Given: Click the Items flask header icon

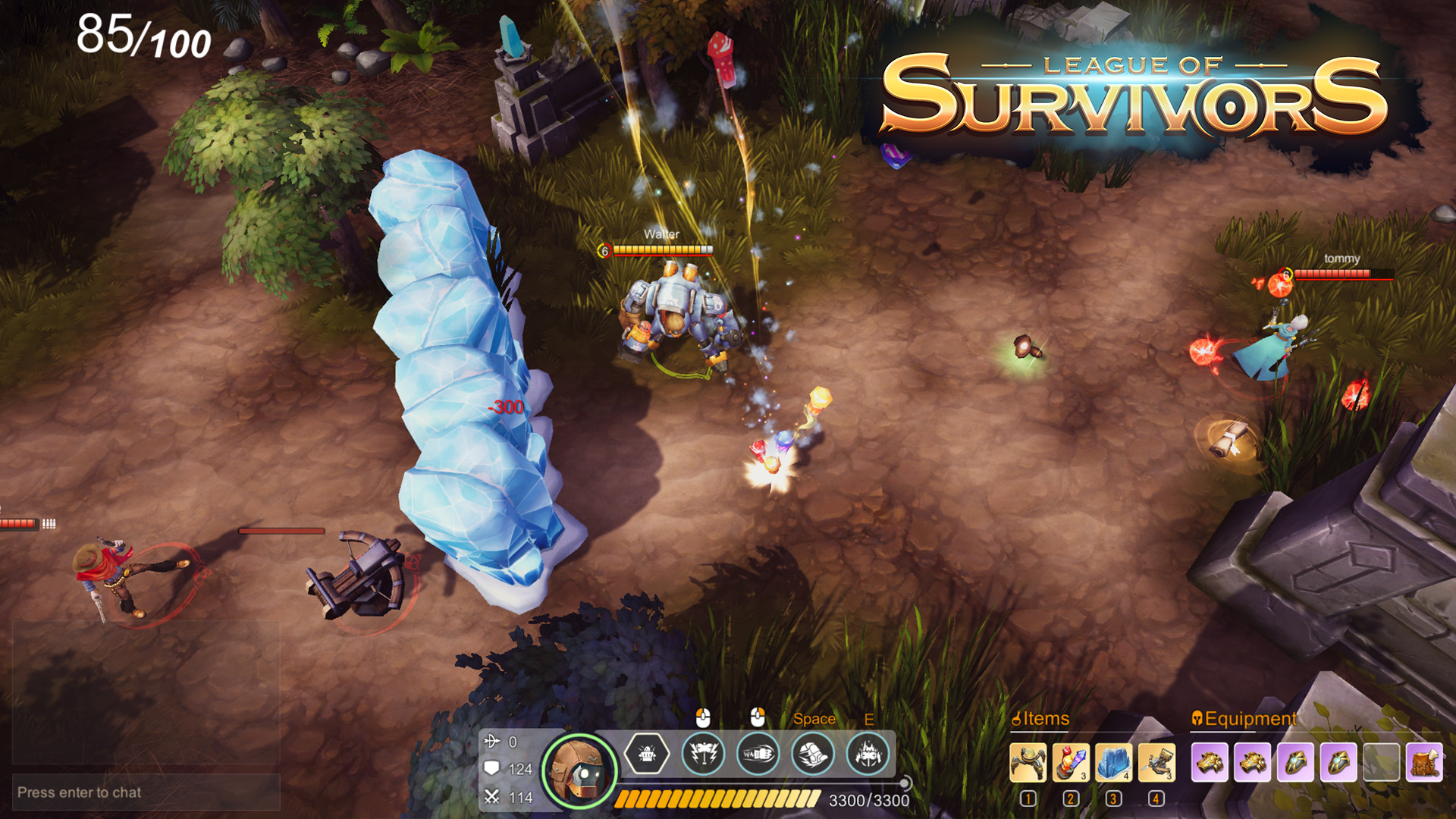Looking at the screenshot, I should pos(1017,718).
